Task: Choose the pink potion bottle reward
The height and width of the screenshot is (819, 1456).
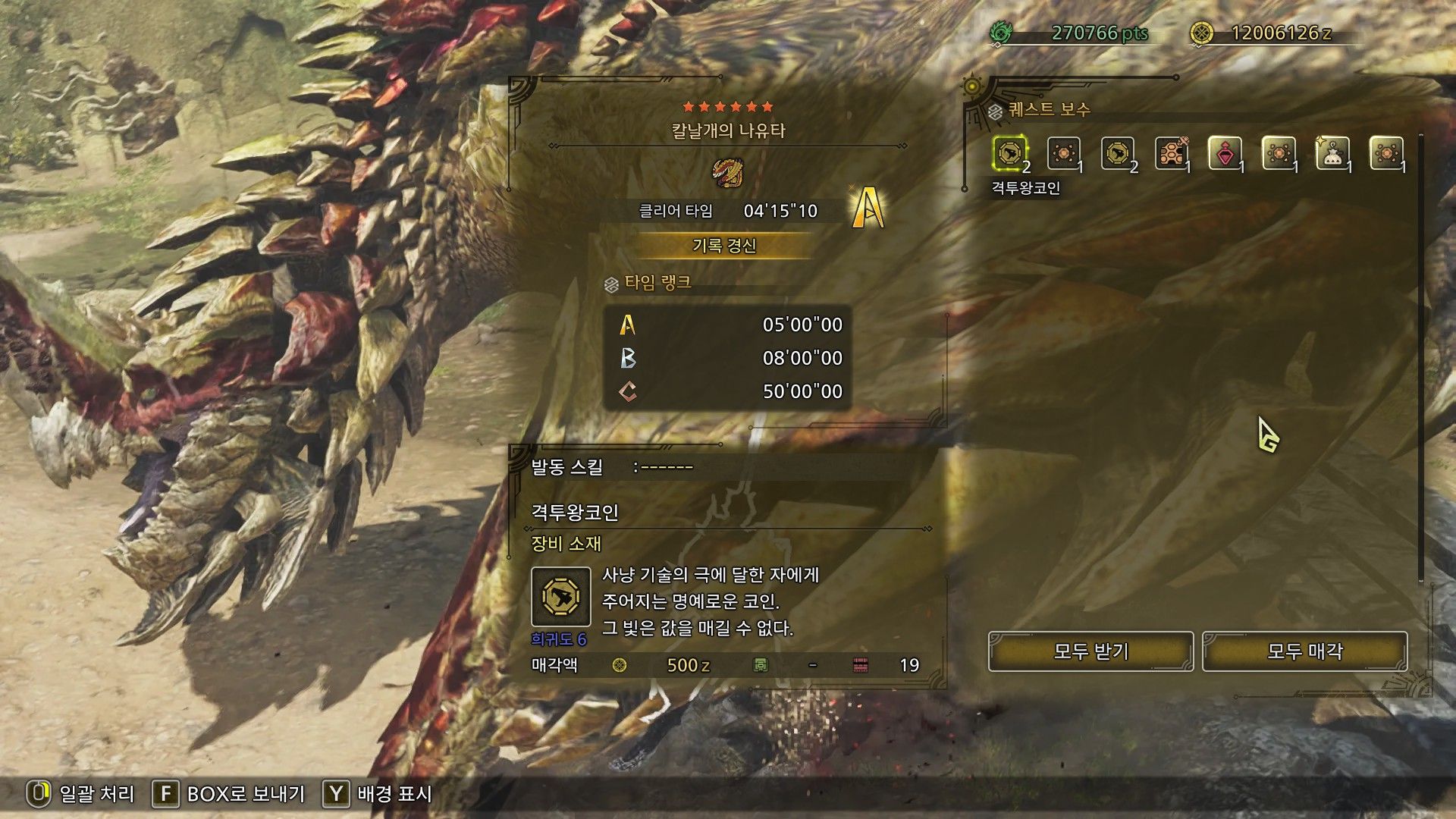Action: (1225, 154)
